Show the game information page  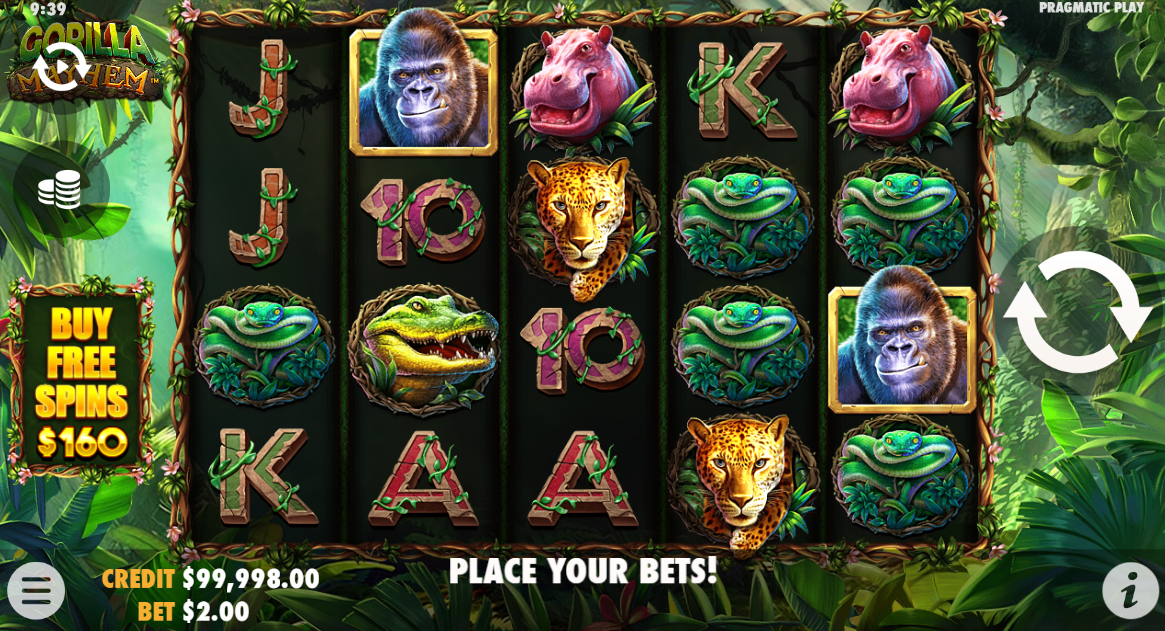pos(1130,591)
